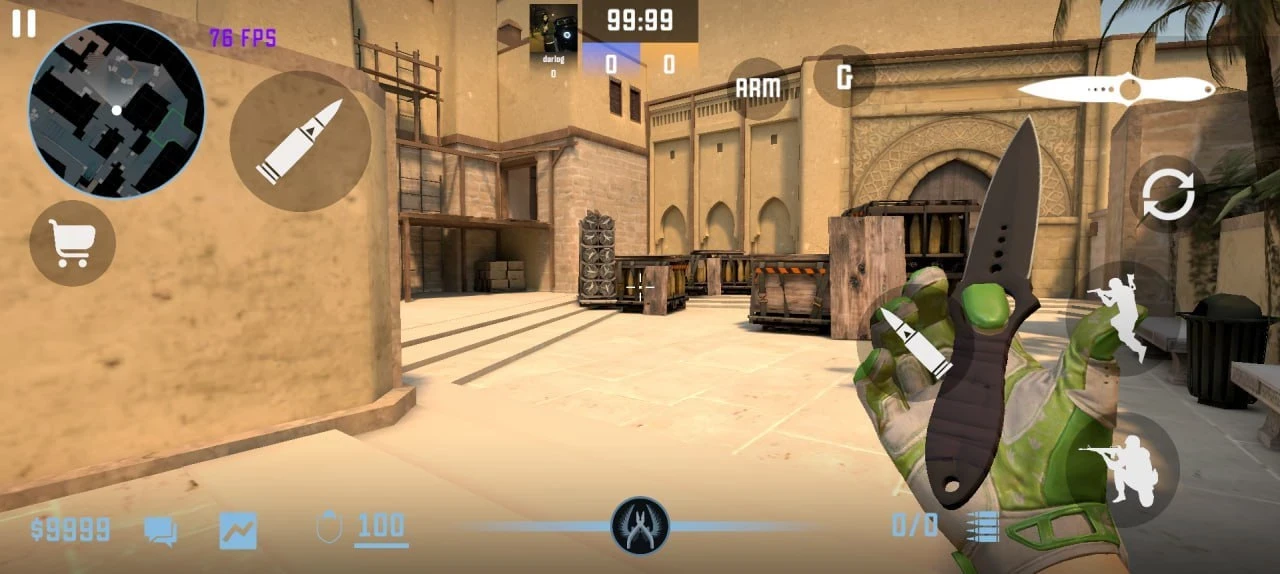
Task: Tap the G button
Action: point(844,76)
